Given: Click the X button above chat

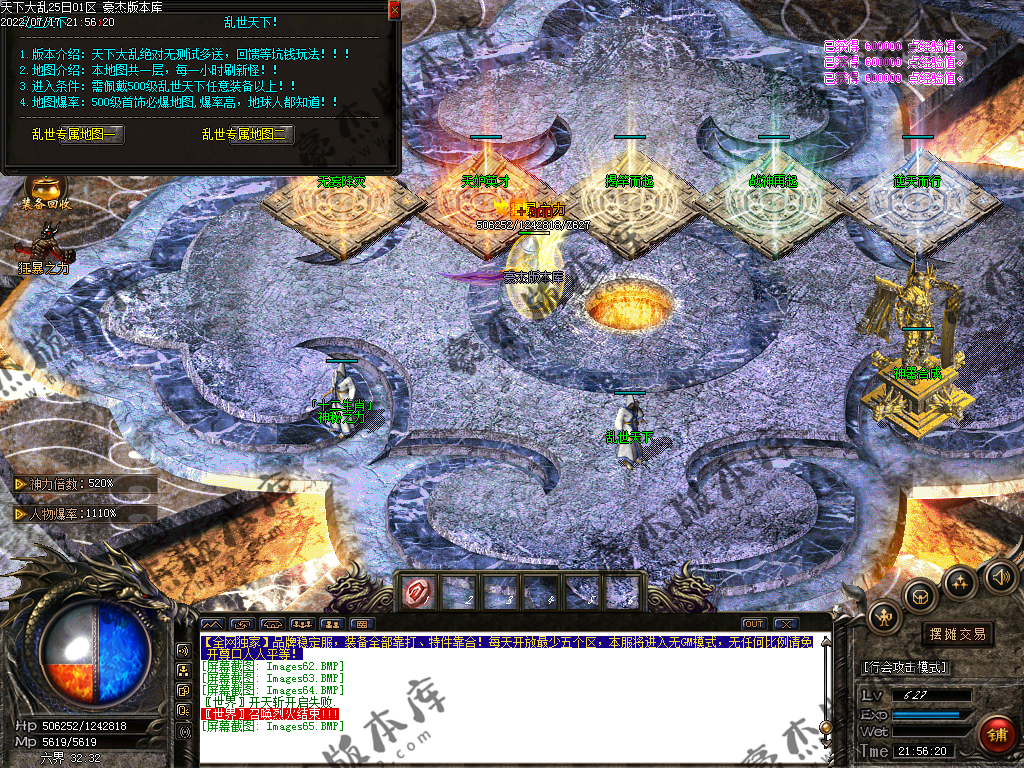Looking at the screenshot, I should (x=785, y=624).
